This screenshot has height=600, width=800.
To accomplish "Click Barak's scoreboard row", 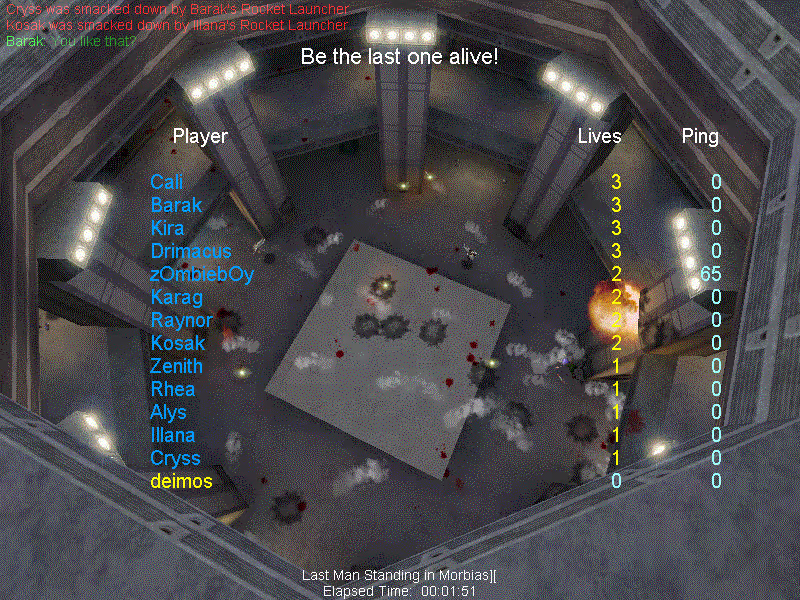I will (x=176, y=205).
